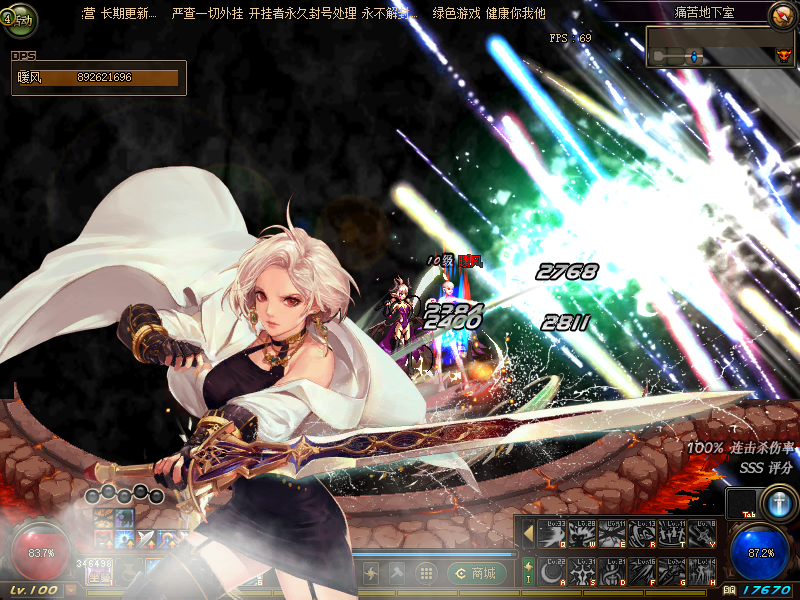Trigger the slash skill on F
The height and width of the screenshot is (600, 800).
tap(643, 572)
